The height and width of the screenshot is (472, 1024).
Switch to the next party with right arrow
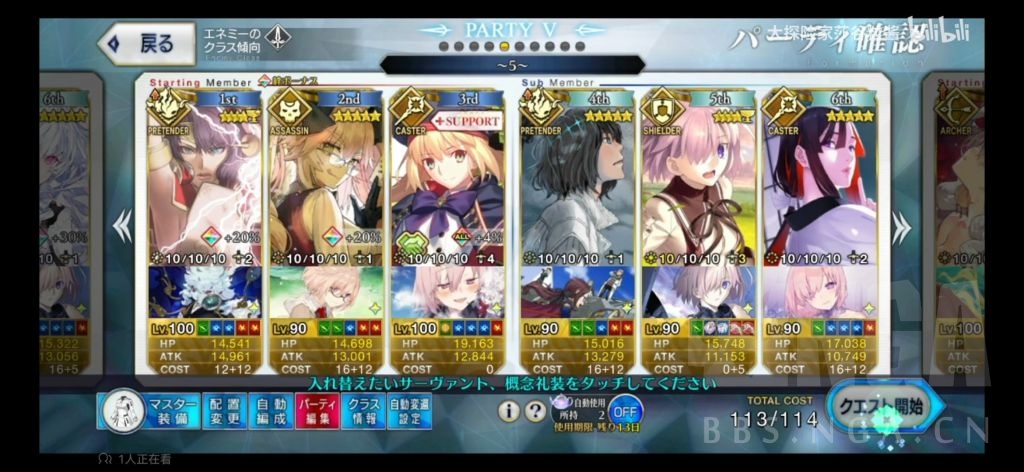(901, 227)
